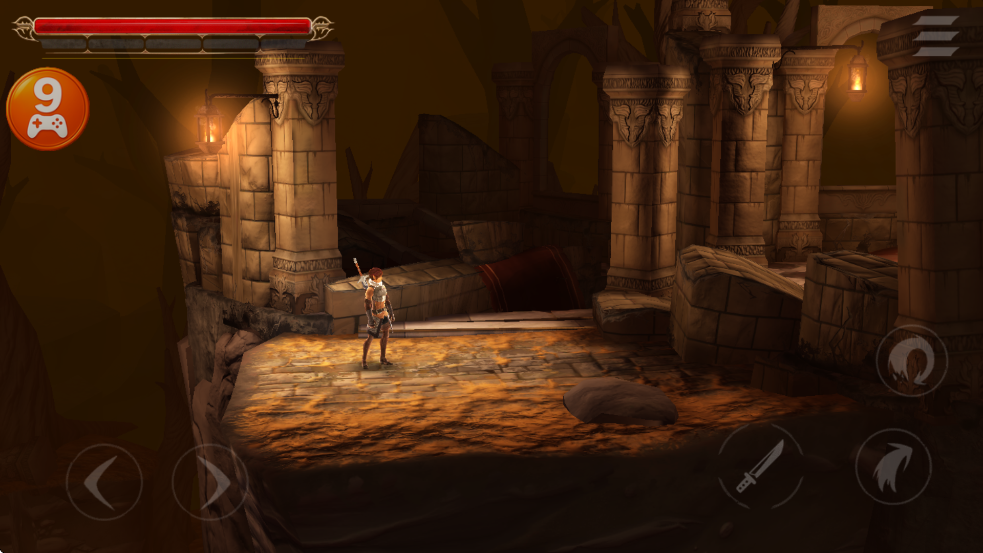Tap the move-right arrow button
The width and height of the screenshot is (983, 553).
pyautogui.click(x=209, y=482)
